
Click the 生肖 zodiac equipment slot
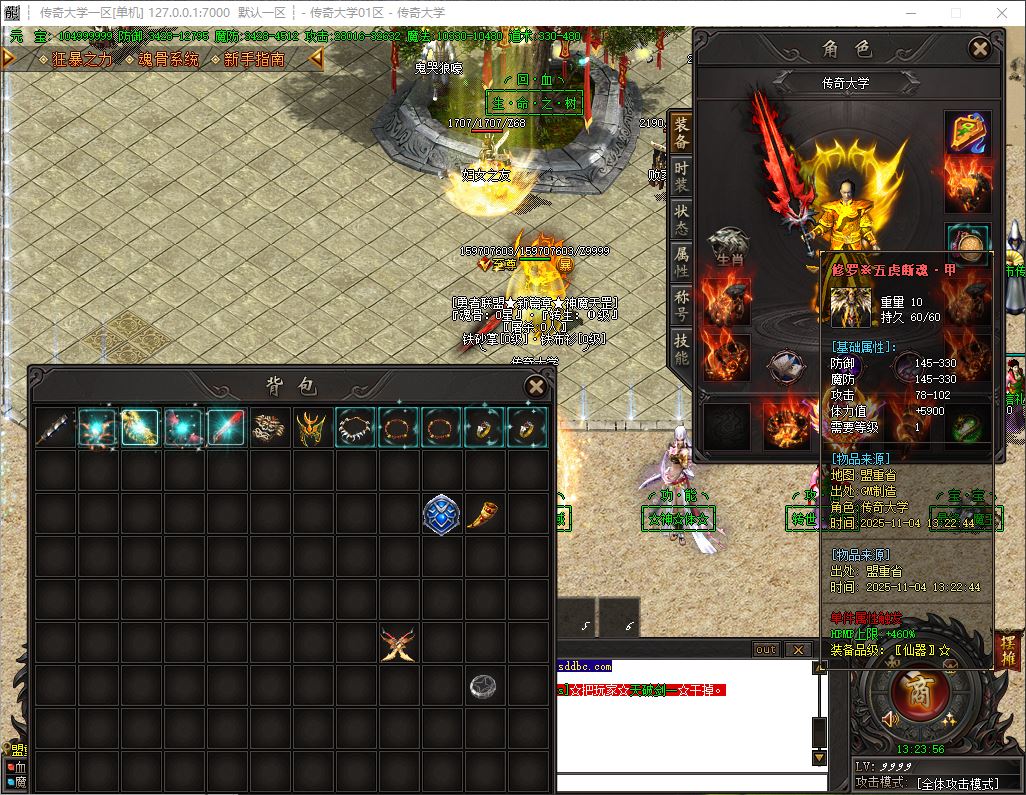728,246
